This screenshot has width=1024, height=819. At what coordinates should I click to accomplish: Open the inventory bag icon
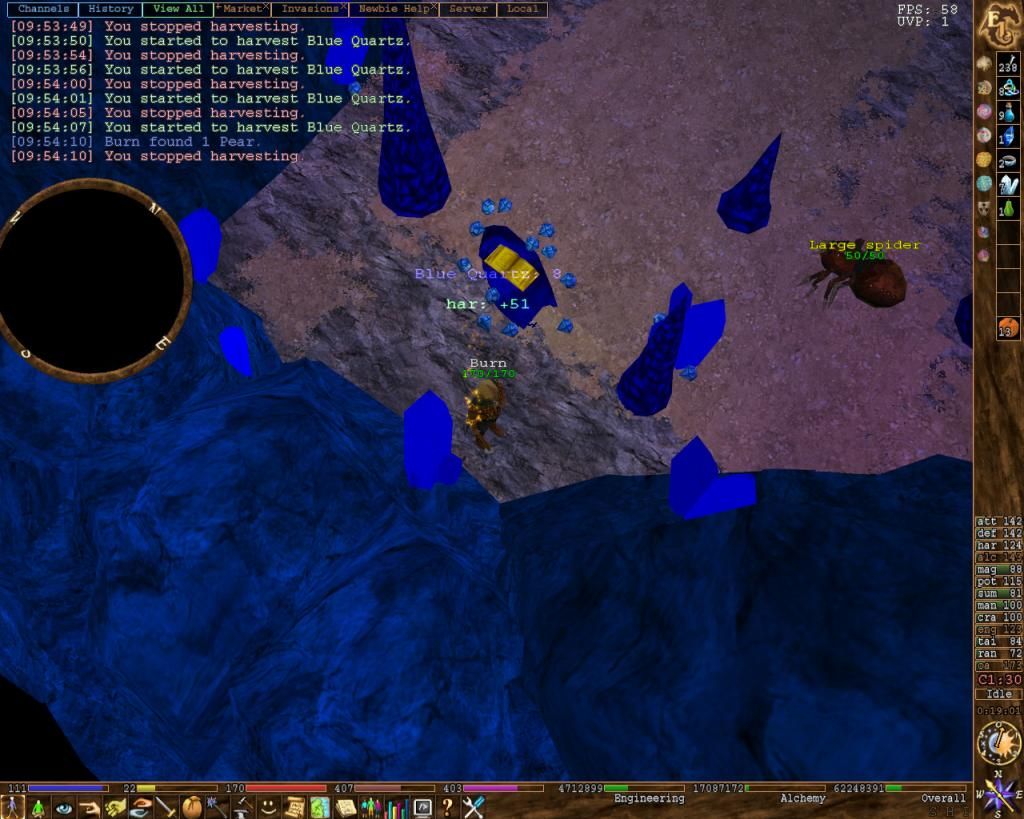click(192, 807)
